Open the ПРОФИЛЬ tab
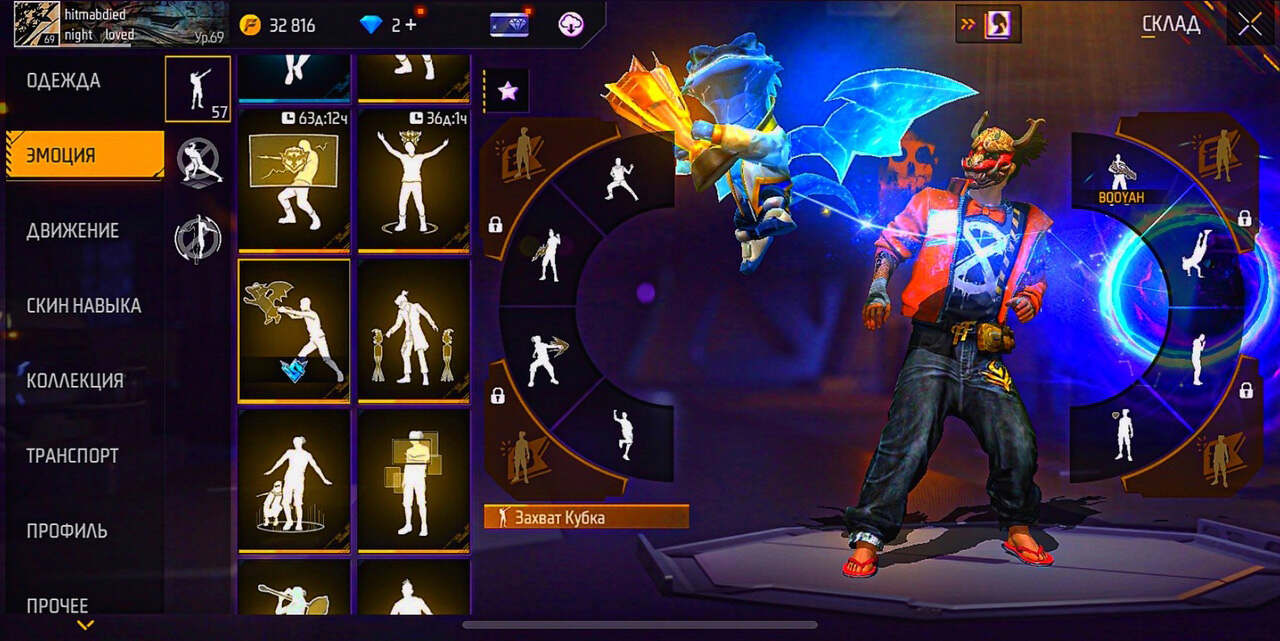 coord(67,531)
